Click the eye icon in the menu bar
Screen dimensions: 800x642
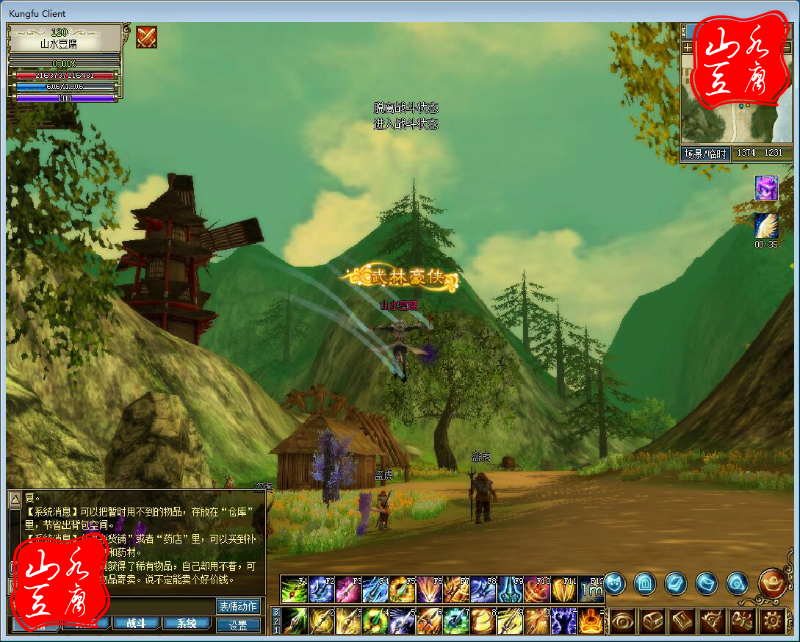click(x=621, y=621)
